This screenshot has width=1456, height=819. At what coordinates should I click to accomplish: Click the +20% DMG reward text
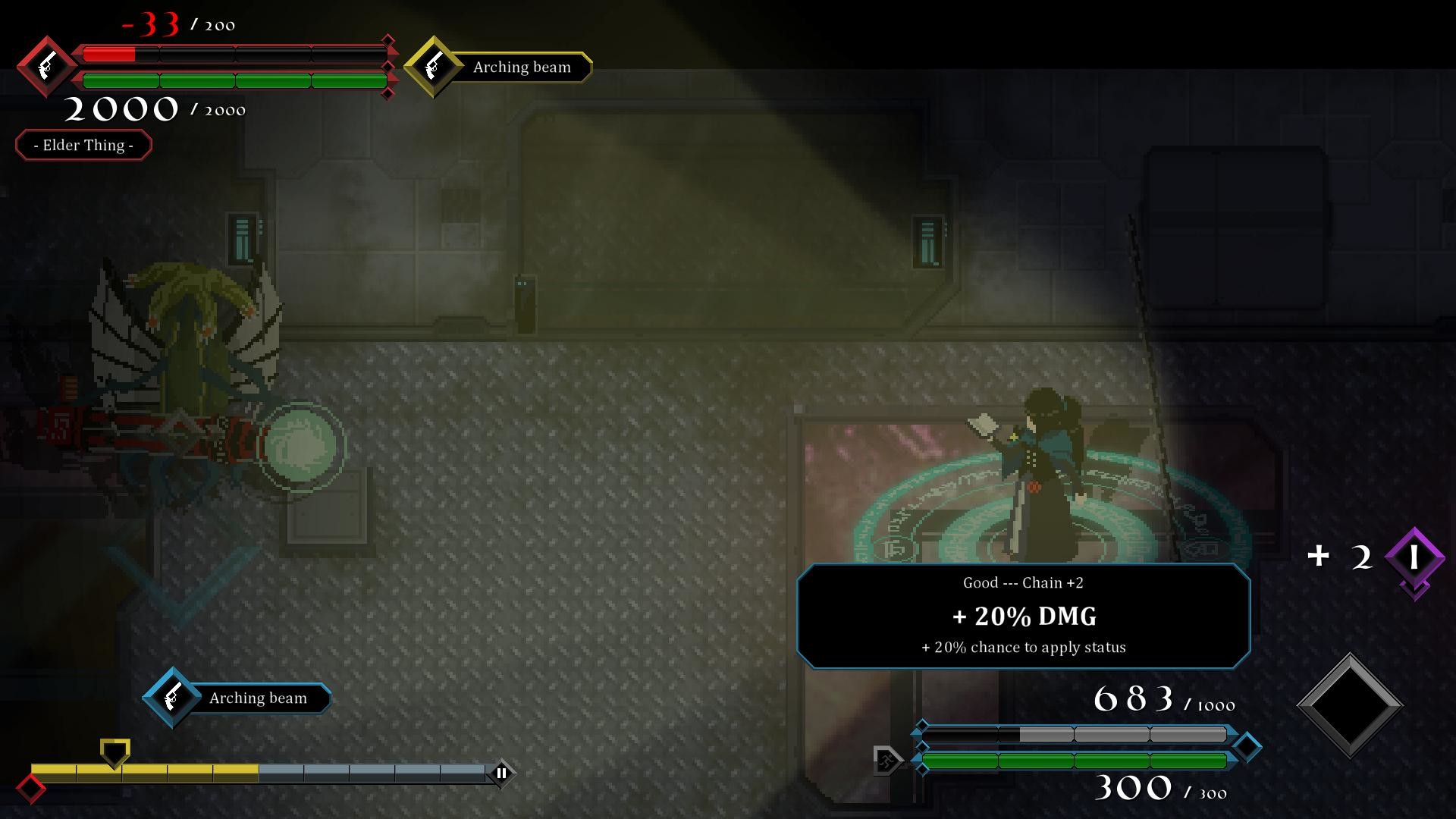[1024, 617]
